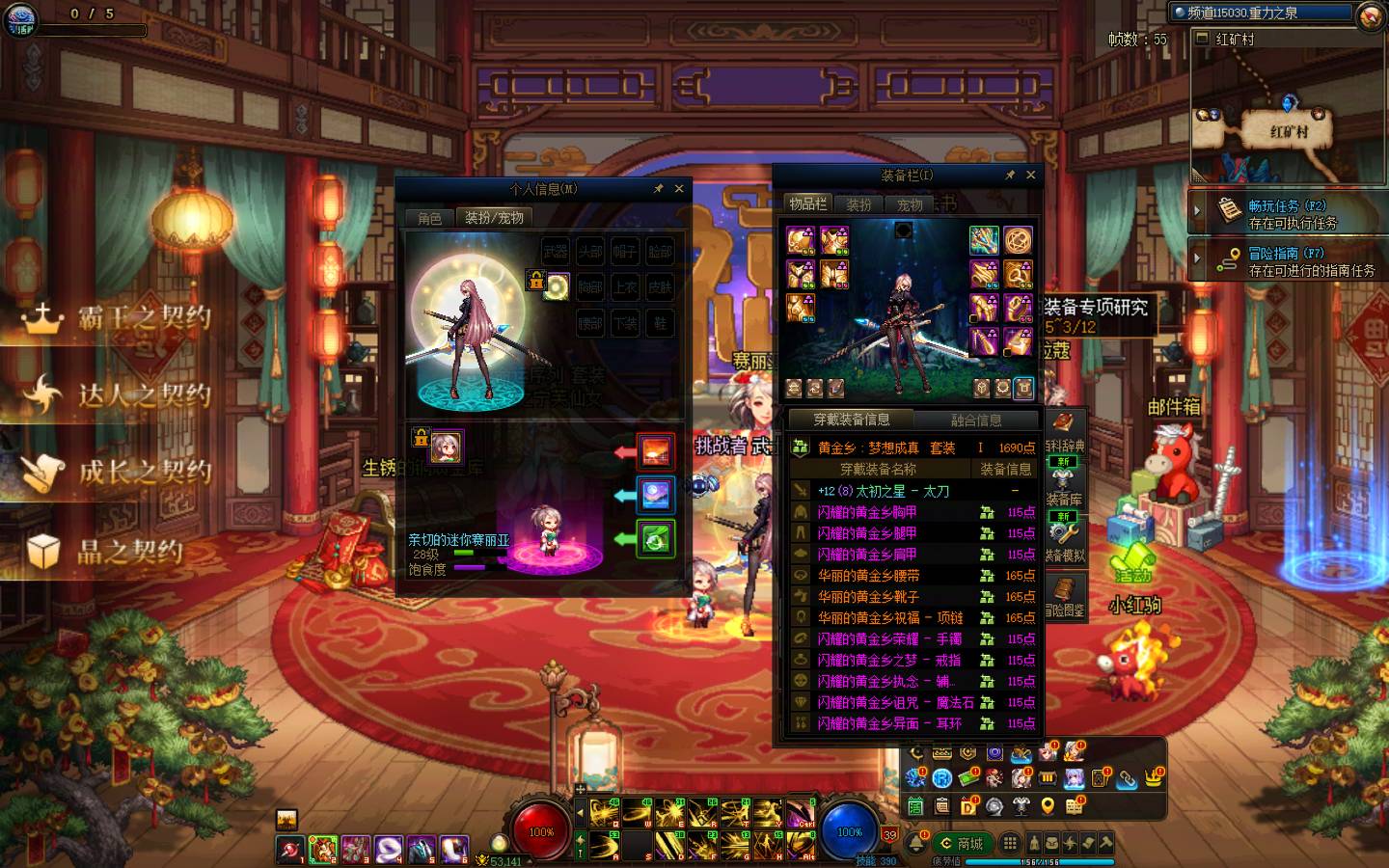Click the equipped pet portrait slot
Screen dimensions: 1389x868
446,447
